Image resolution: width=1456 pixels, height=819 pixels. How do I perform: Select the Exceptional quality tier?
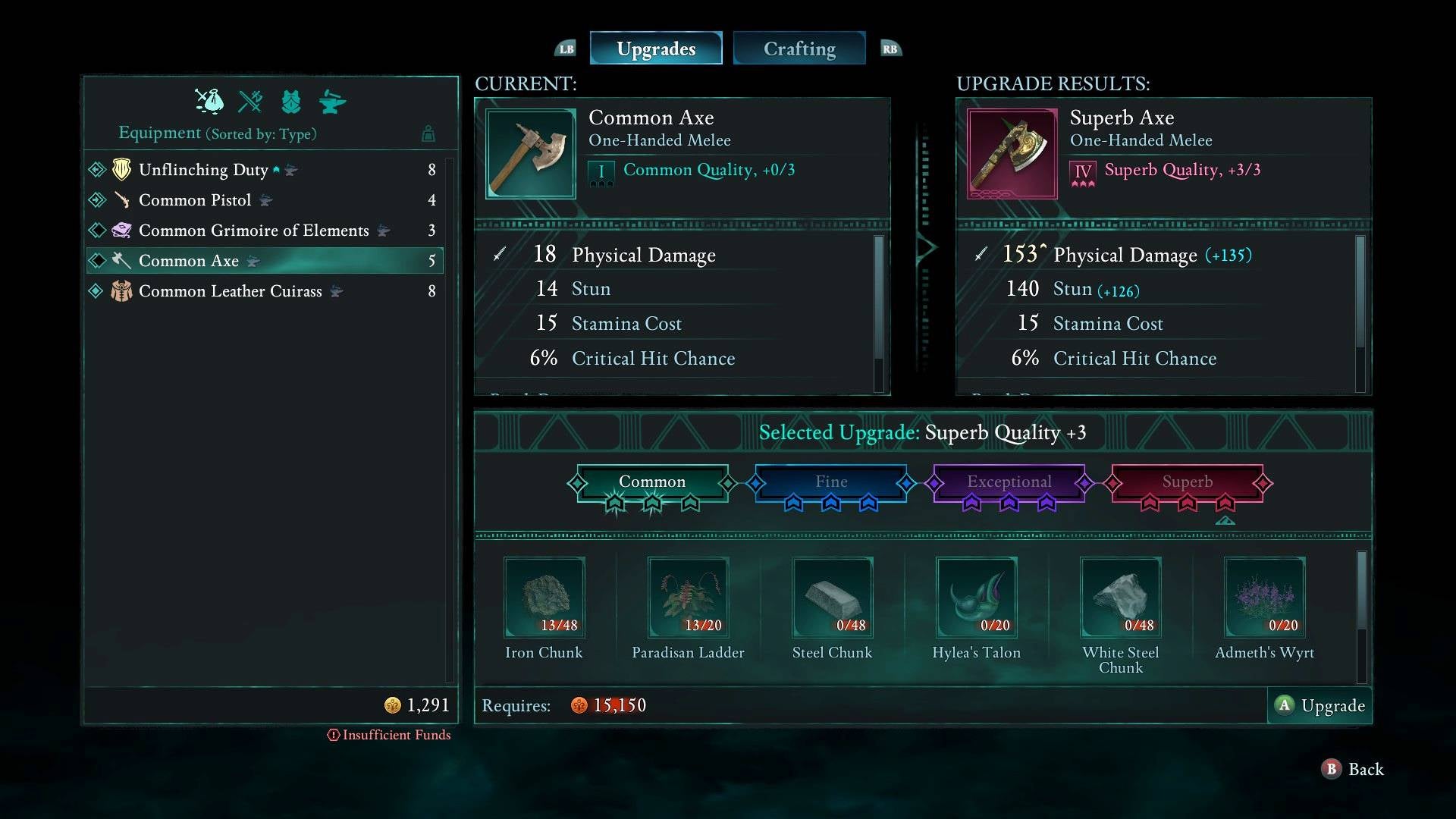coord(1009,482)
